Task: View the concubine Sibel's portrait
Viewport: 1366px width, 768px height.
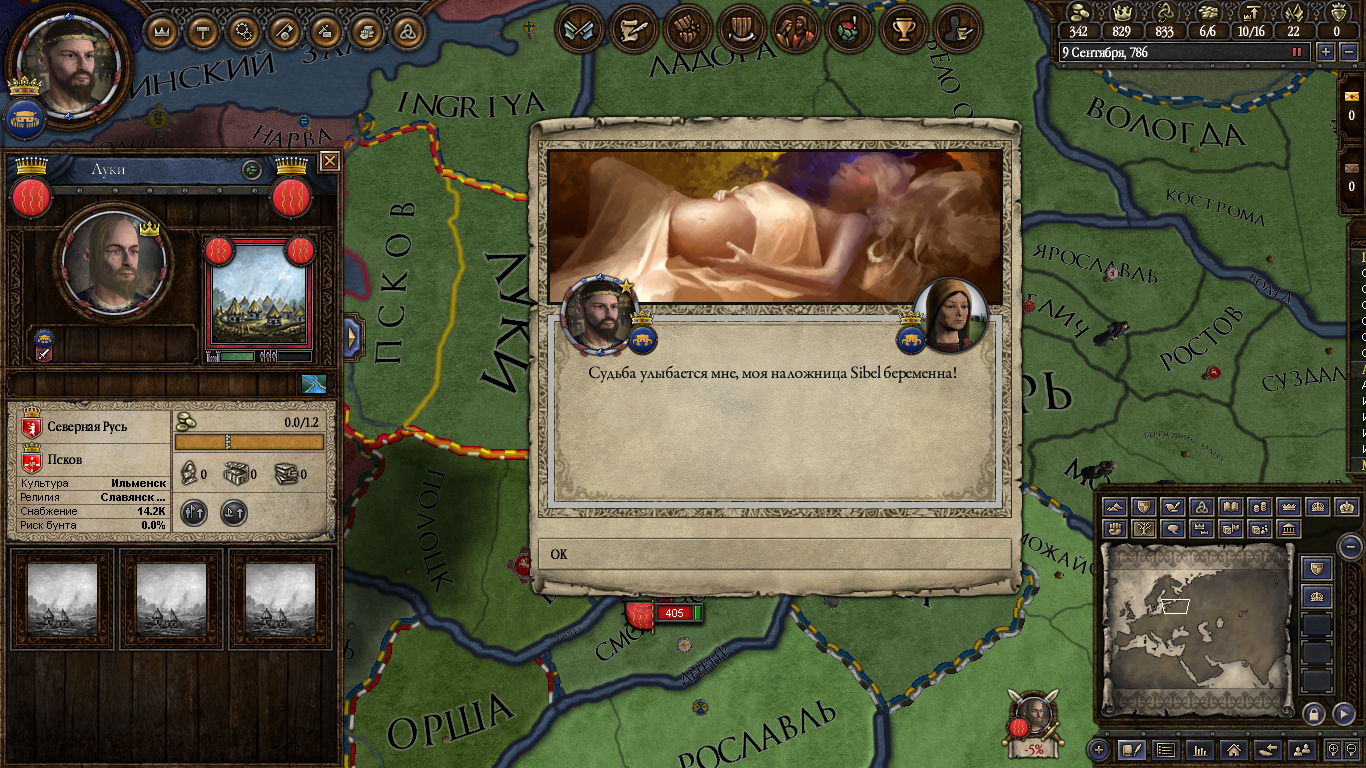Action: (x=950, y=315)
